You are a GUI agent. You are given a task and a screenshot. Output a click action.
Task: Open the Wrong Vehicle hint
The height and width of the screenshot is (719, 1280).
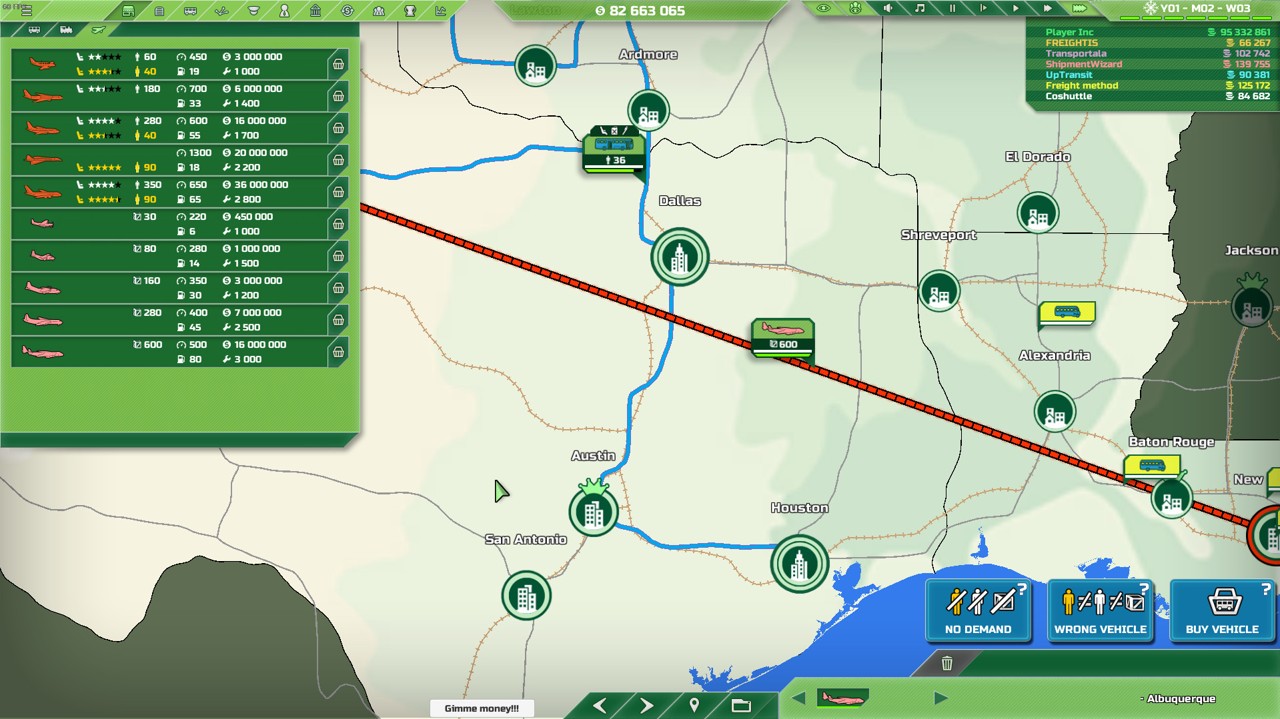tap(1100, 610)
